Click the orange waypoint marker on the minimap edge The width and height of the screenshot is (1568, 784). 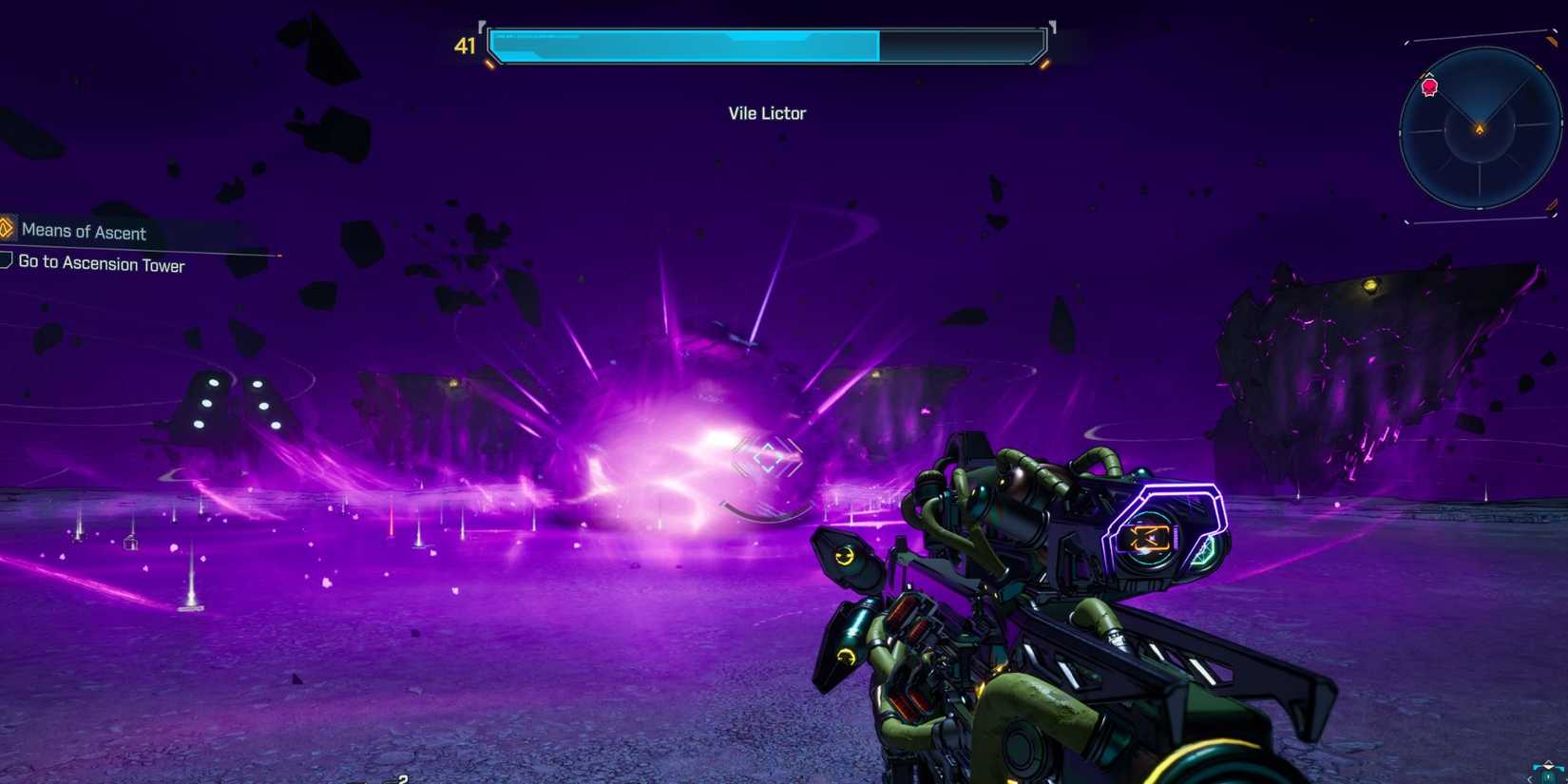point(1539,67)
